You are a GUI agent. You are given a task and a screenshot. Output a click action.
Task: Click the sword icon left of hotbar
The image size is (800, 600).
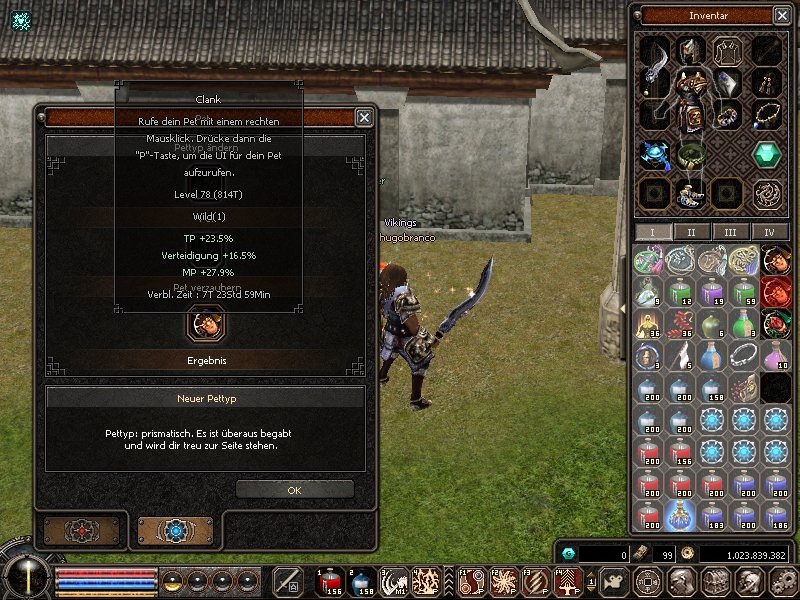pos(288,581)
